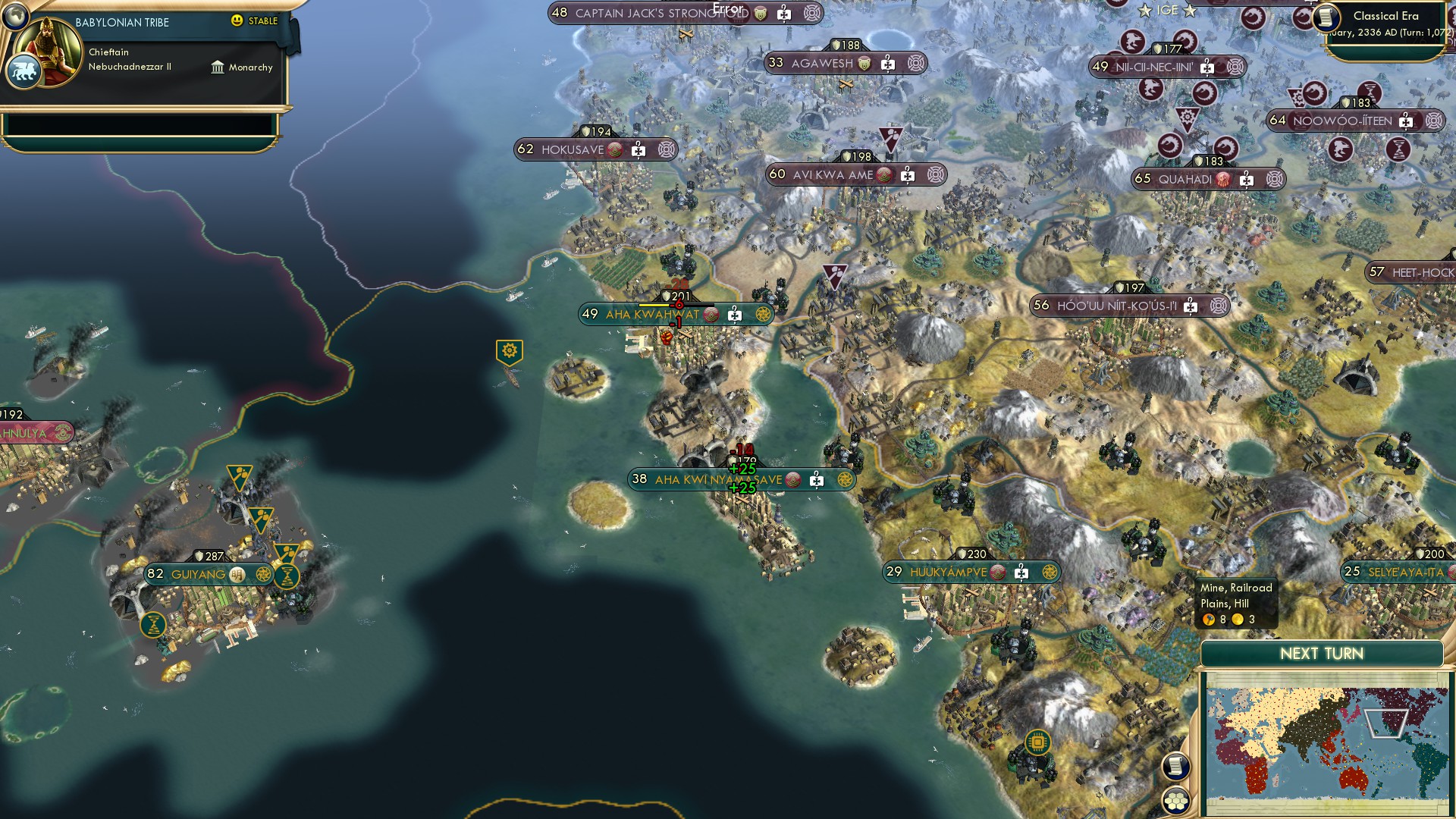Click the gear improvement recommendation icon near the coast
Image resolution: width=1456 pixels, height=819 pixels.
click(509, 350)
